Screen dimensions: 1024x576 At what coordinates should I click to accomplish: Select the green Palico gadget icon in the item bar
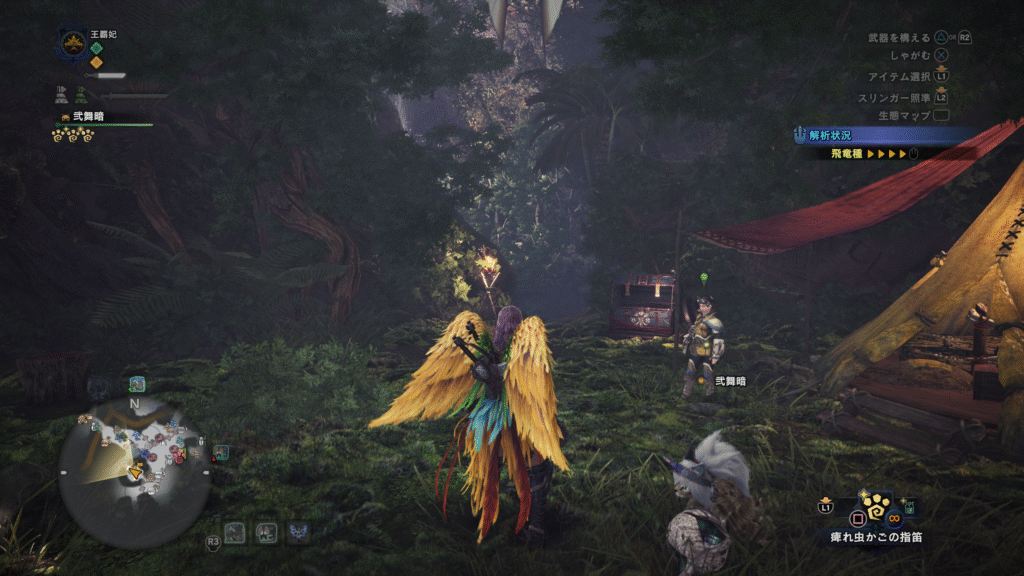pos(911,509)
